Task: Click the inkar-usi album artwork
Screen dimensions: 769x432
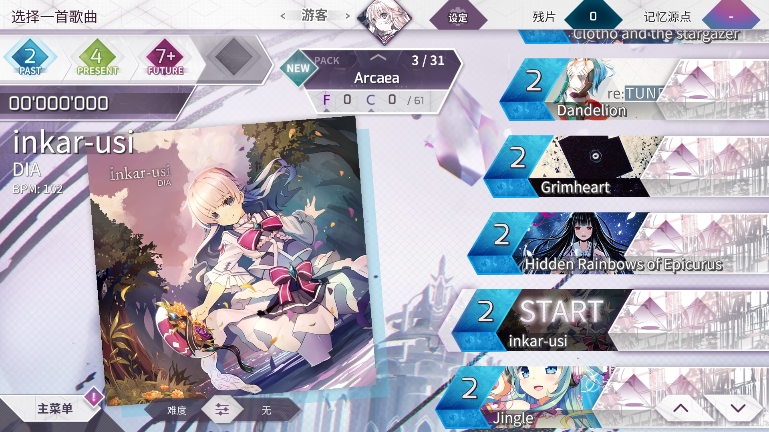Action: (x=230, y=255)
